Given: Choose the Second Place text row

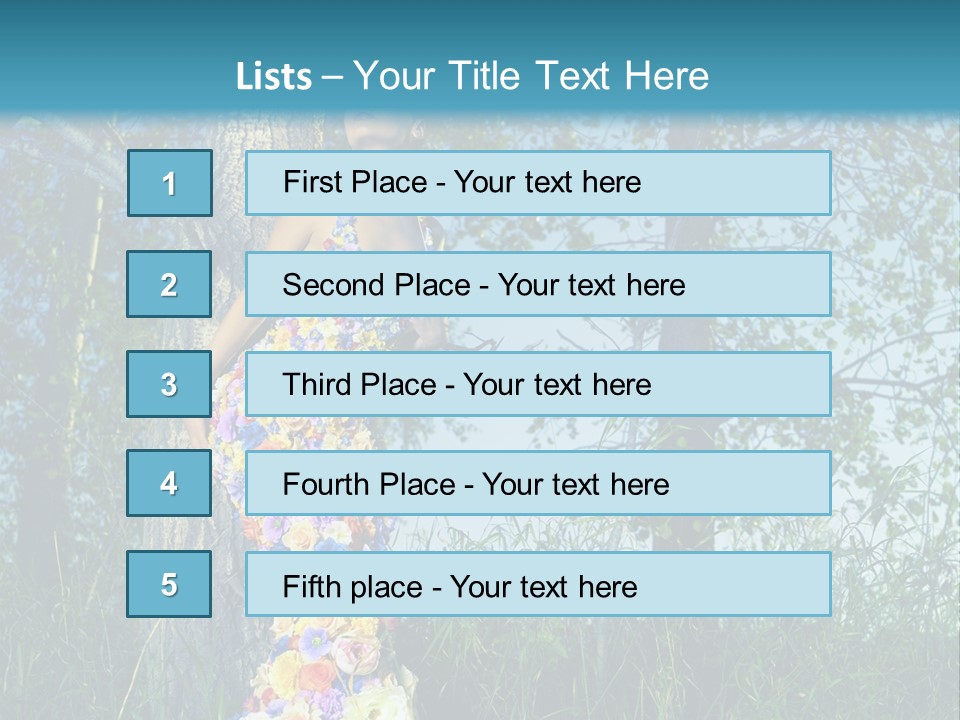Looking at the screenshot, I should click(x=538, y=284).
